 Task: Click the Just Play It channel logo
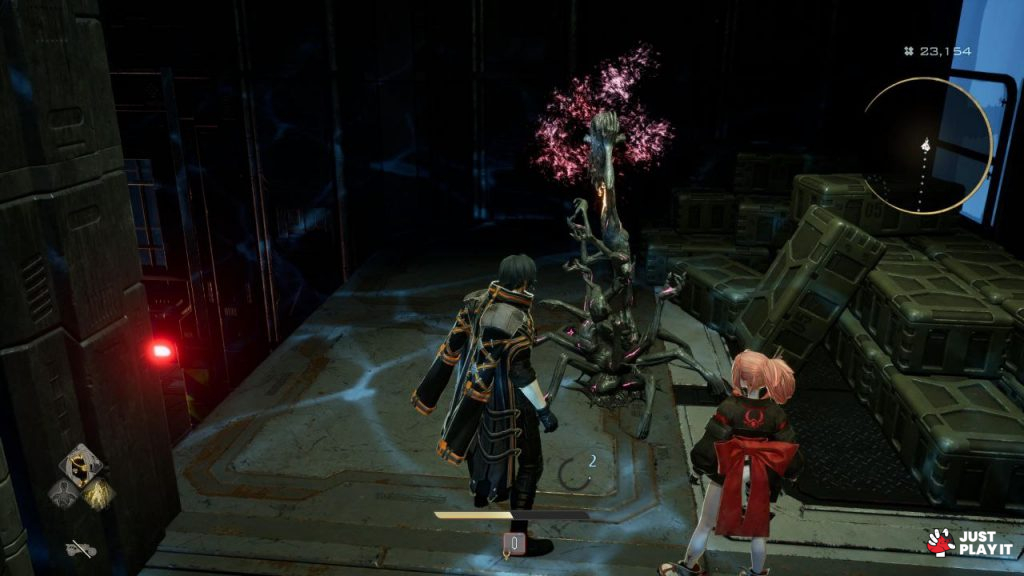coord(963,543)
